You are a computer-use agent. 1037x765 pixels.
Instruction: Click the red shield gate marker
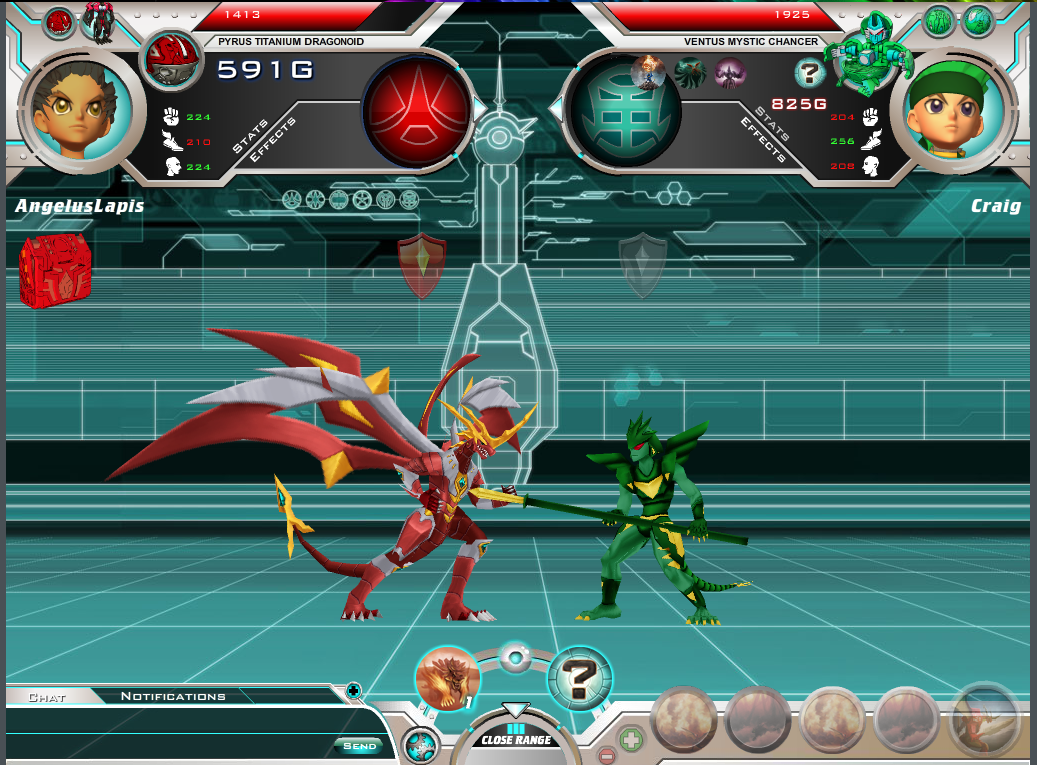pos(422,265)
